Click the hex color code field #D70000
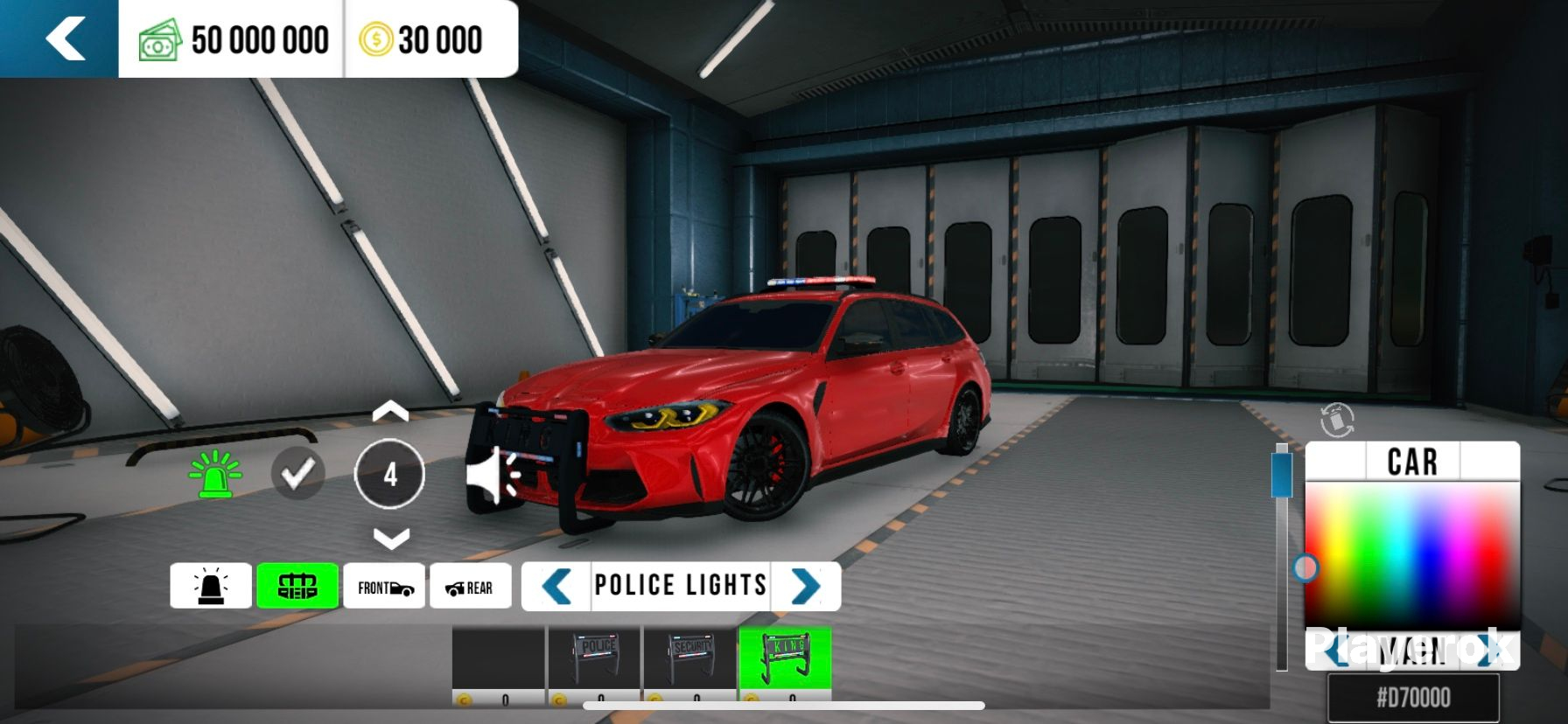The width and height of the screenshot is (1568, 724). (x=1413, y=698)
